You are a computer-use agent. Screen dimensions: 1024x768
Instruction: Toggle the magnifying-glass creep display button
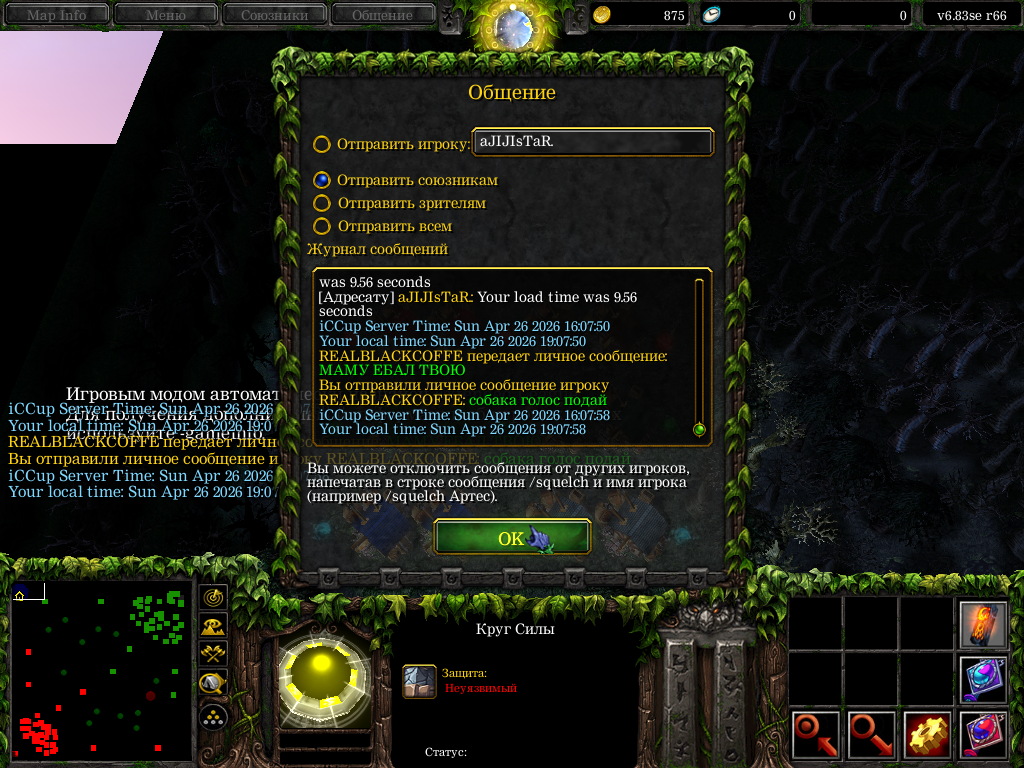(x=214, y=684)
